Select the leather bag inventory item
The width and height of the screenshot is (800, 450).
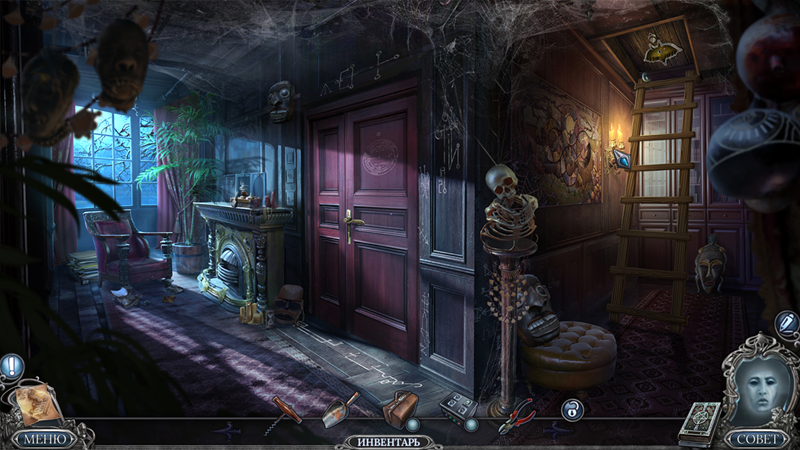(x=401, y=409)
